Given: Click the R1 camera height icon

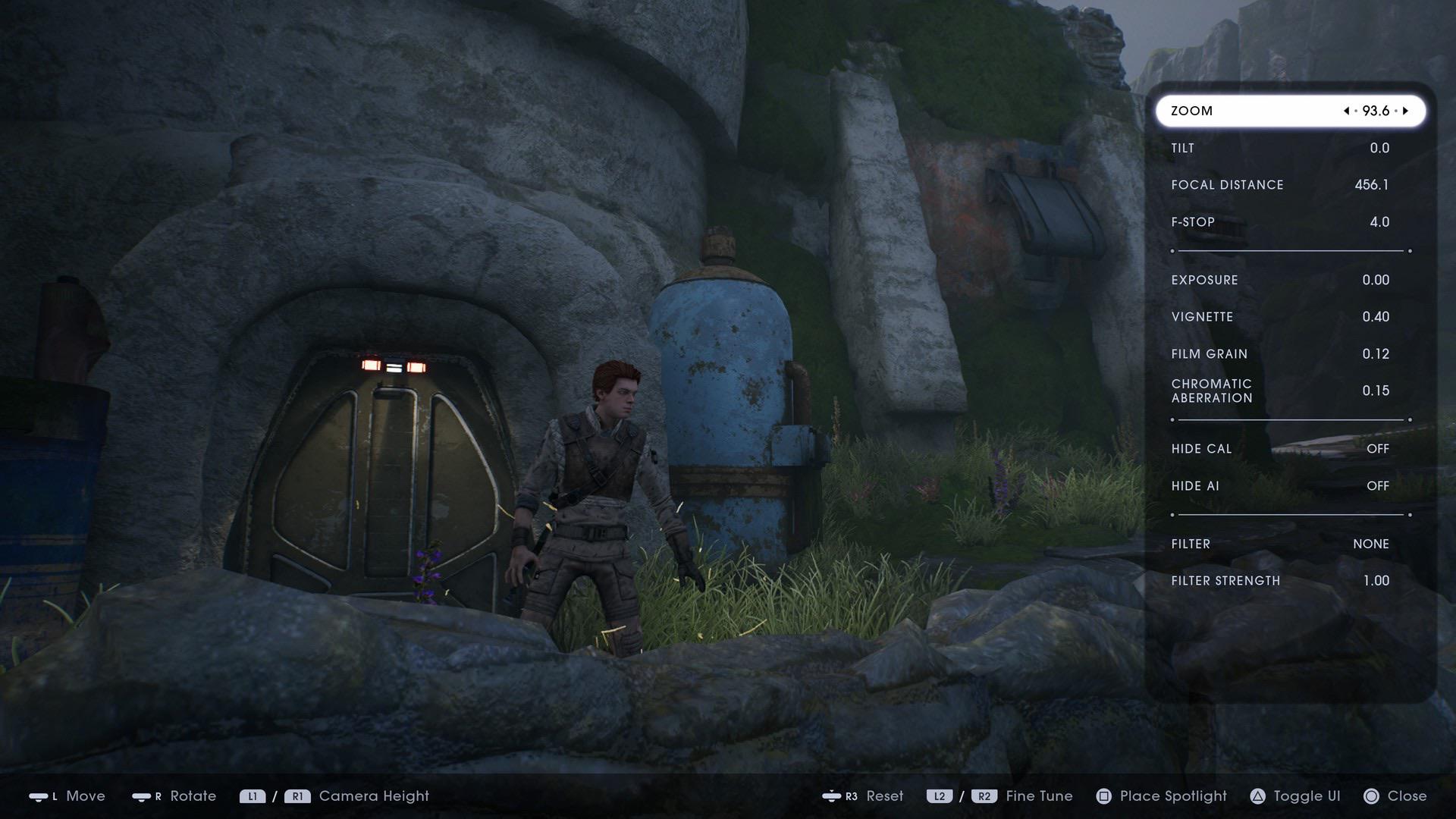Looking at the screenshot, I should click(x=297, y=796).
